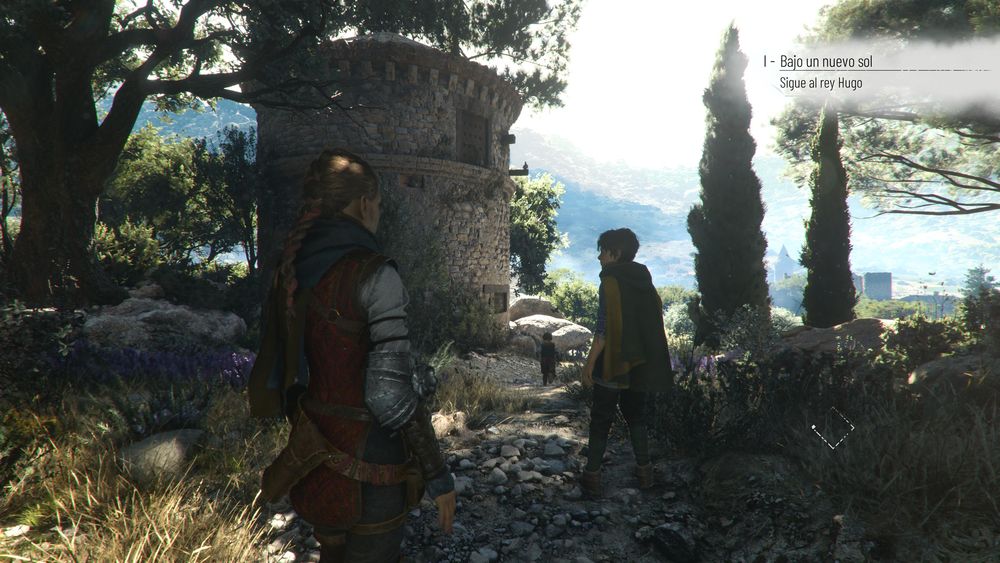Click the dashed diamond interaction marker
The image size is (1000, 563).
pos(832,427)
